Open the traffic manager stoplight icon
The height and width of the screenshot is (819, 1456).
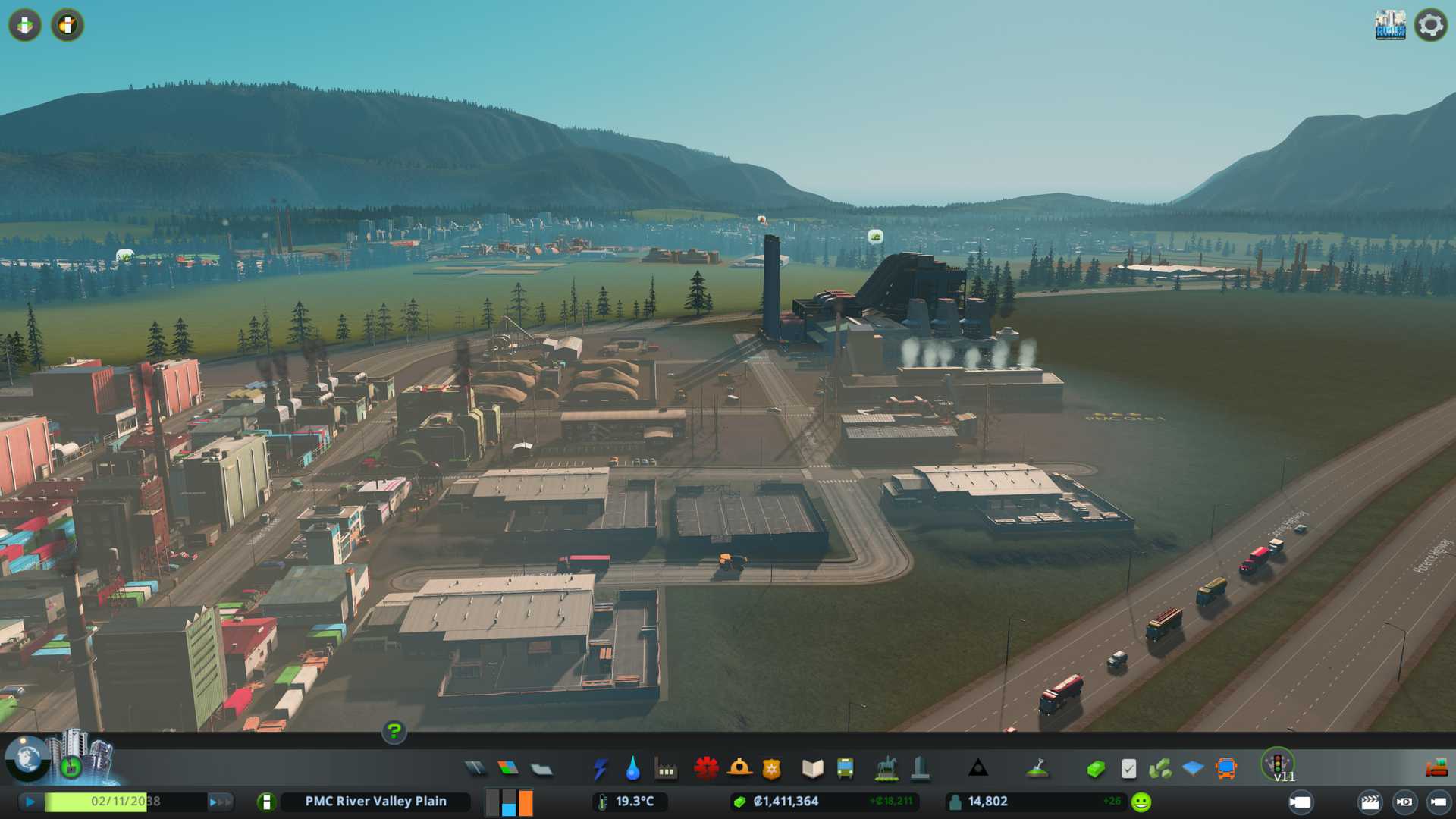tap(1278, 763)
